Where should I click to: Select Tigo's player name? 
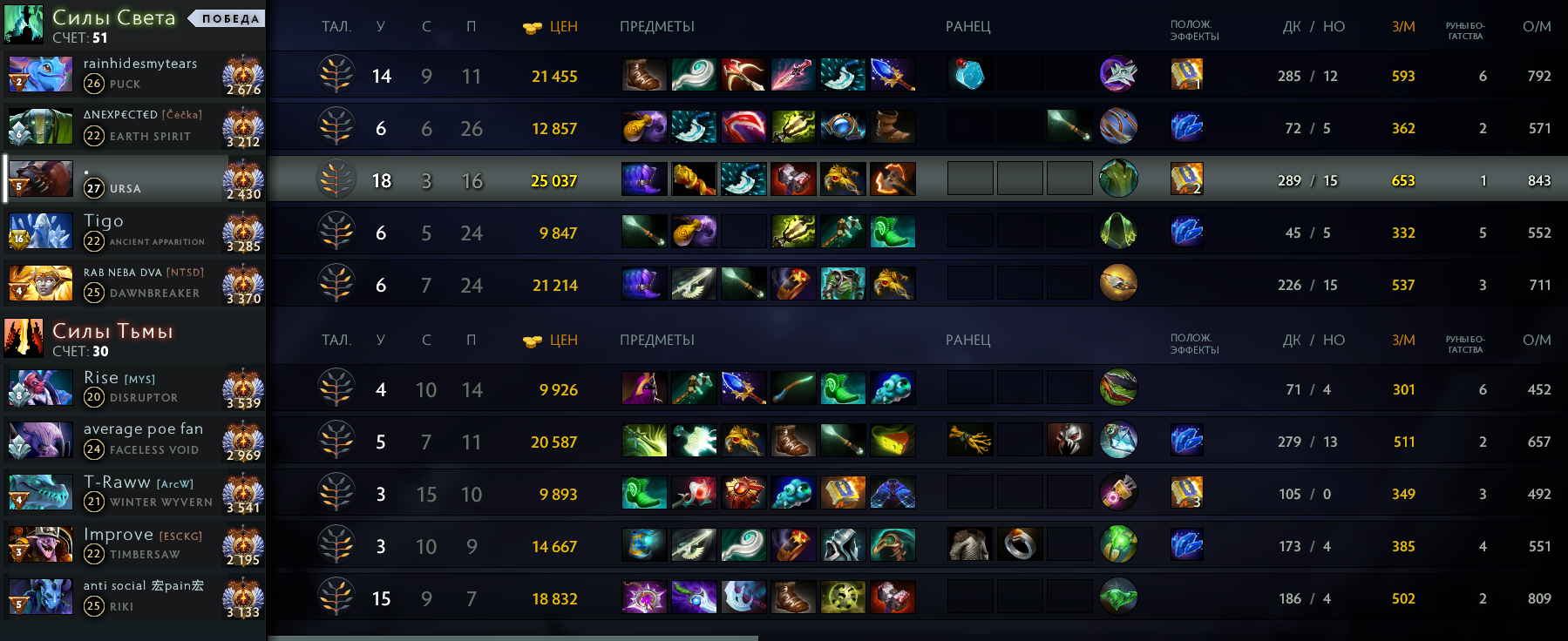point(104,221)
